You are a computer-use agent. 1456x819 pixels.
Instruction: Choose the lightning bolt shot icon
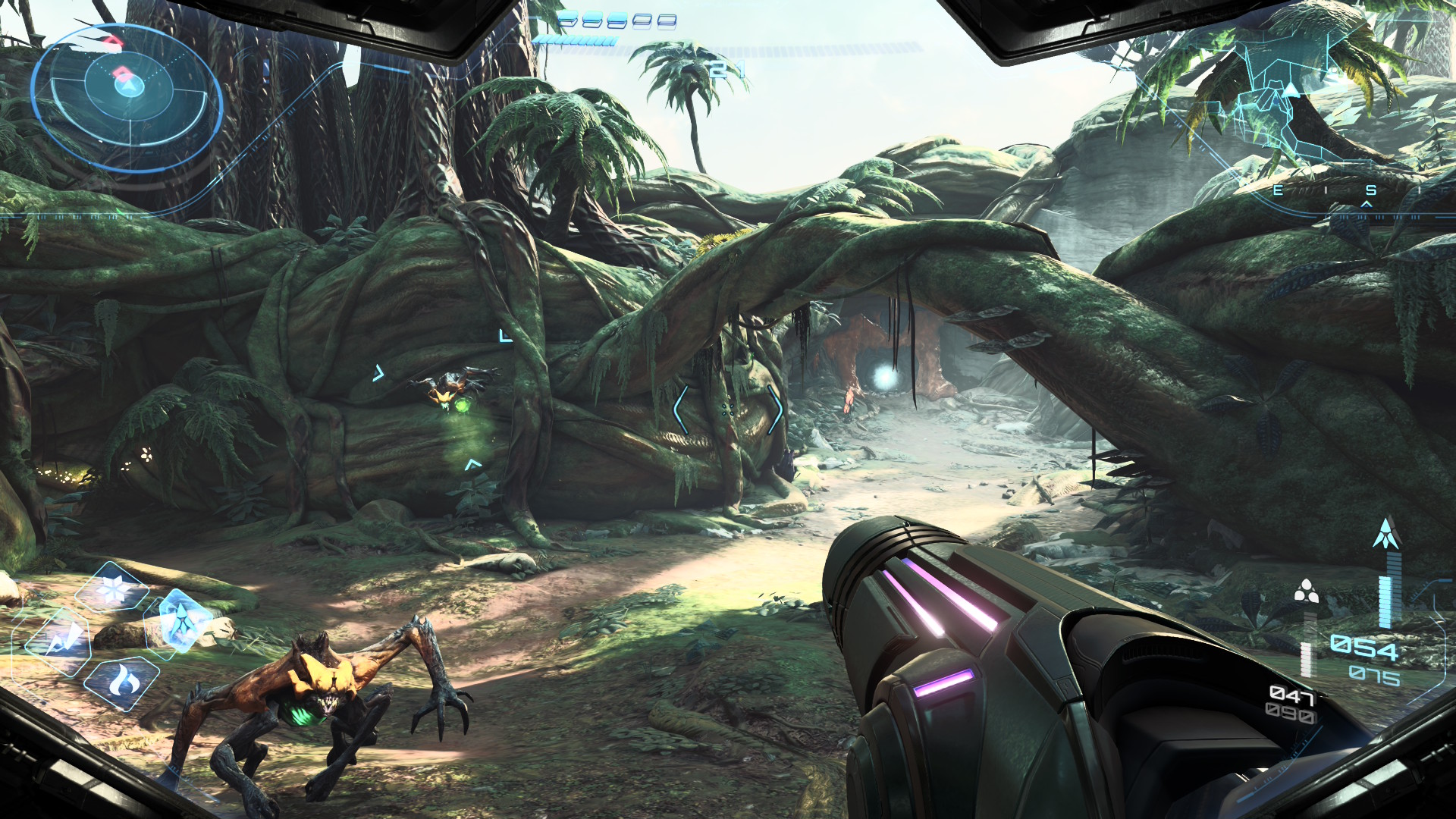59,642
